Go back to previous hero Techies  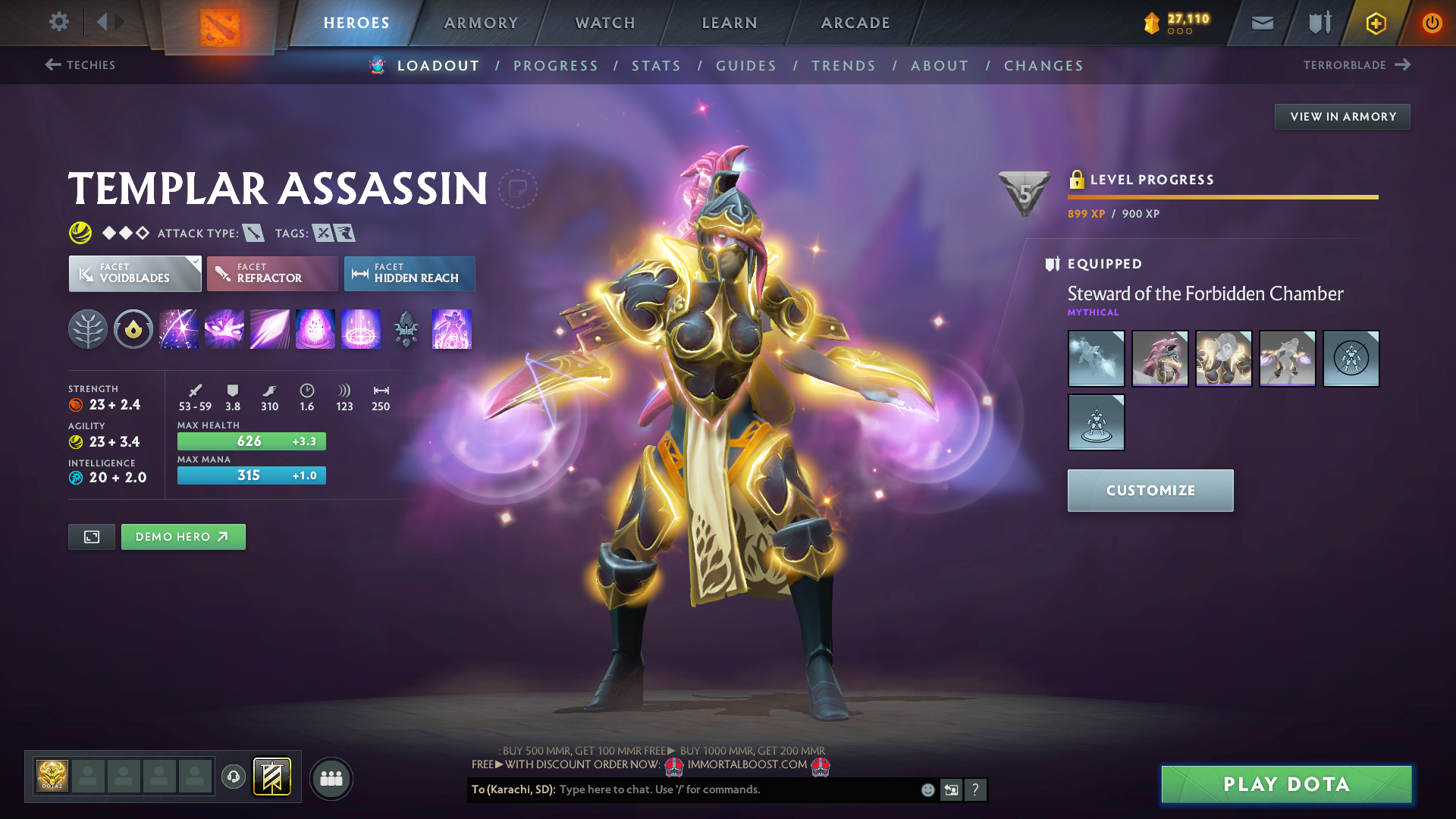[80, 65]
